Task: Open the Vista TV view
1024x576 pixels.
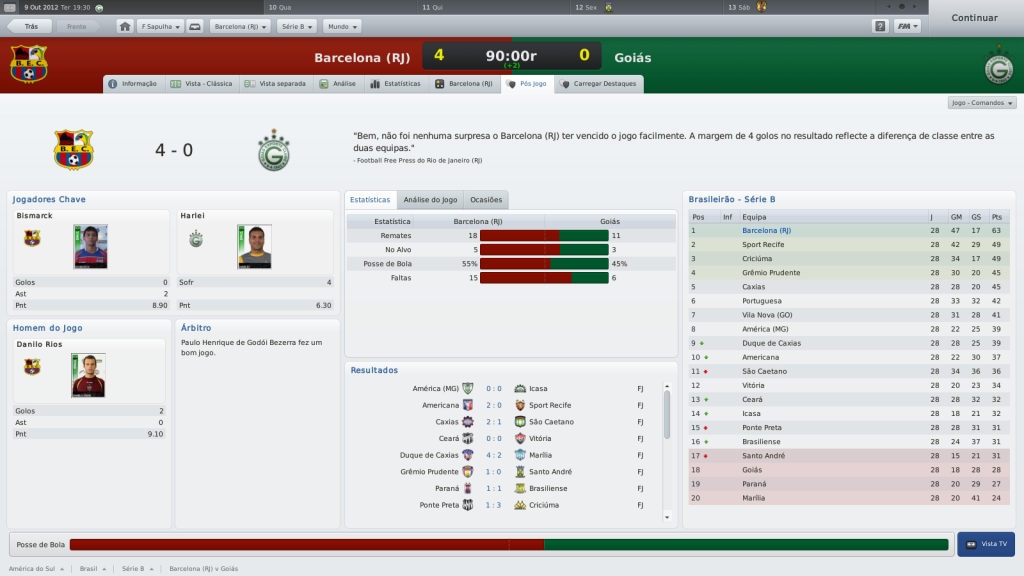Action: [x=986, y=544]
